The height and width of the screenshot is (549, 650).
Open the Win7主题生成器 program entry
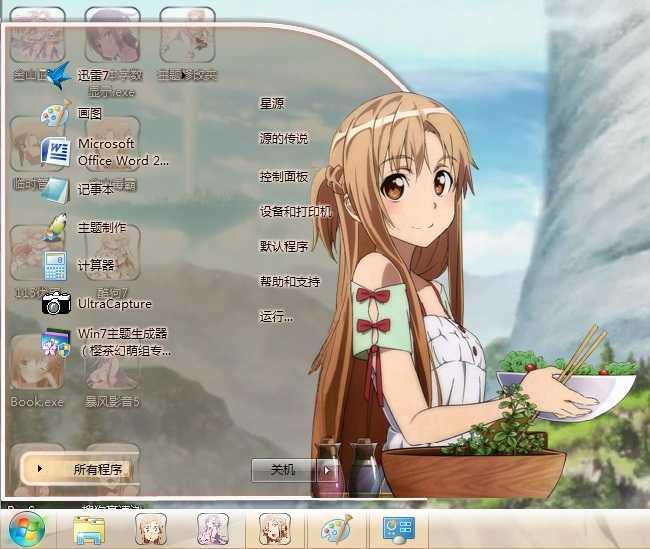[x=120, y=341]
